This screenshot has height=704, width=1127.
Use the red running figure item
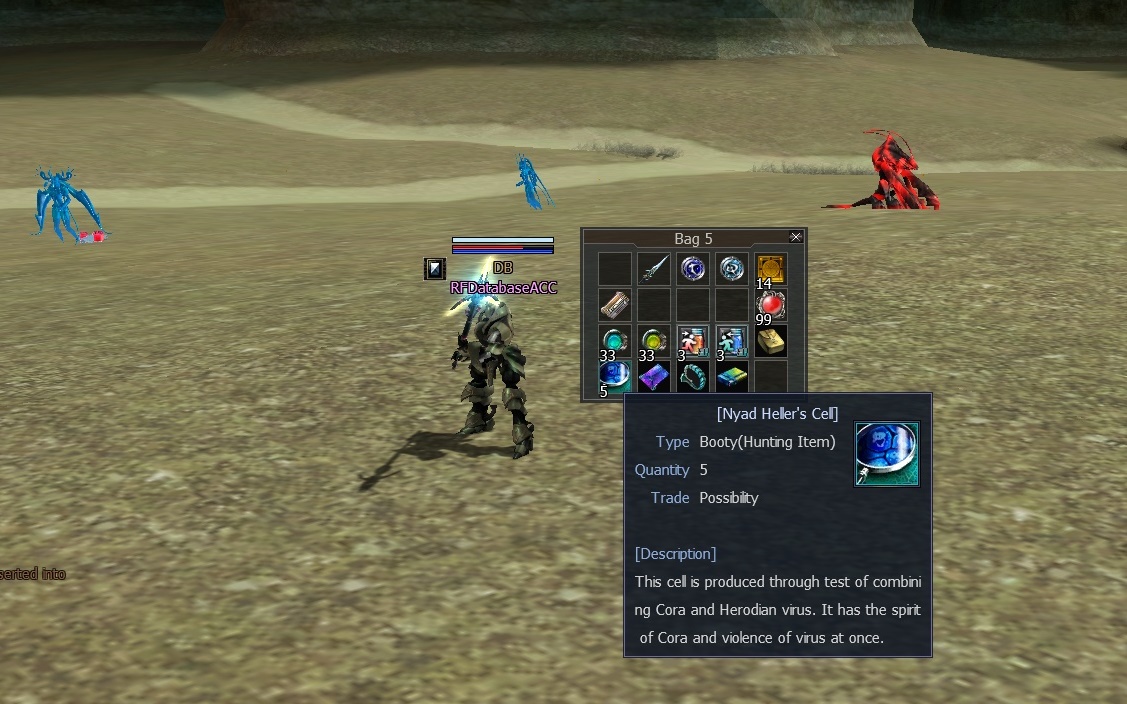(693, 341)
